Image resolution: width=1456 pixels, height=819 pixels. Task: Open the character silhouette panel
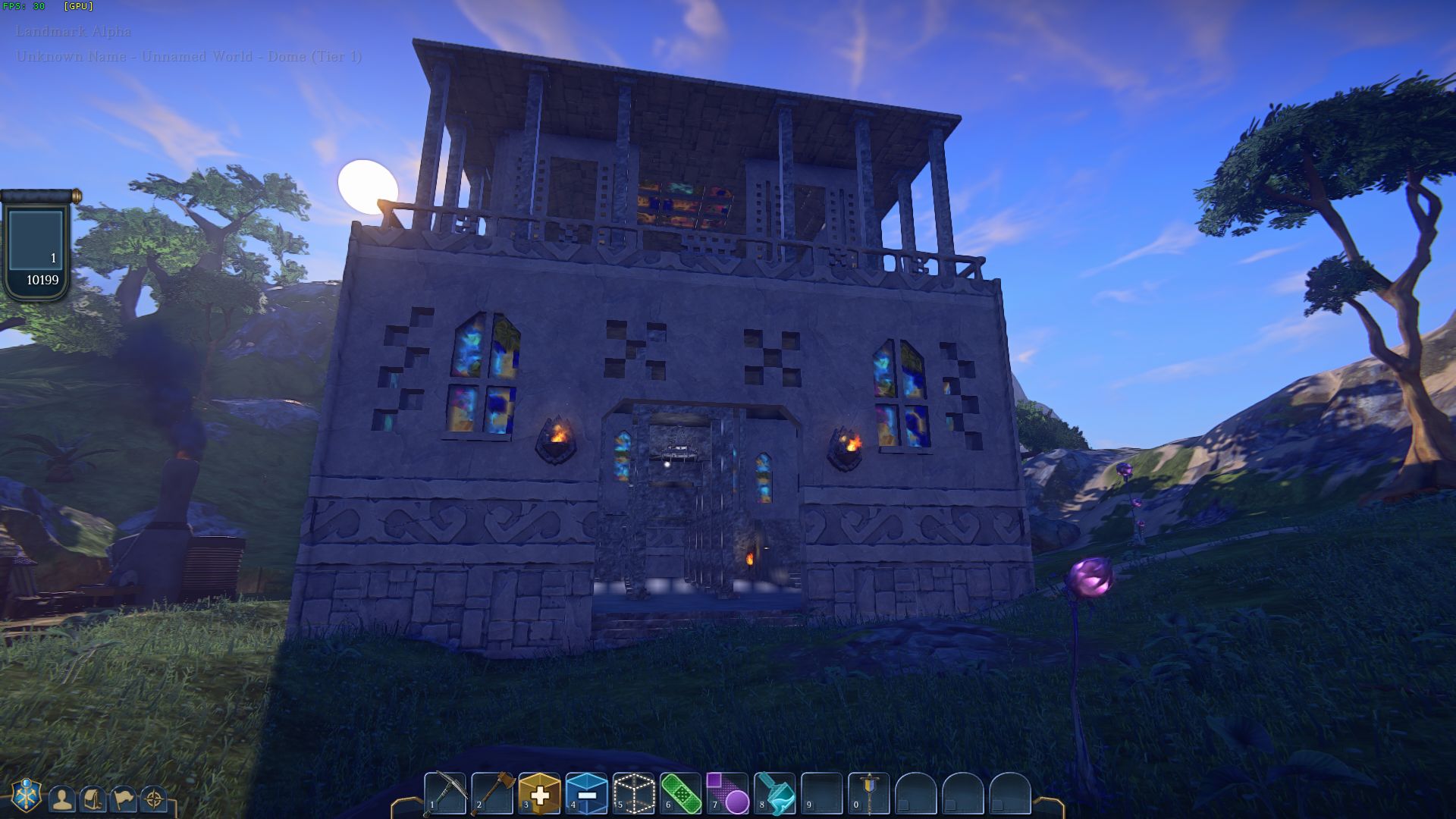coord(62,799)
